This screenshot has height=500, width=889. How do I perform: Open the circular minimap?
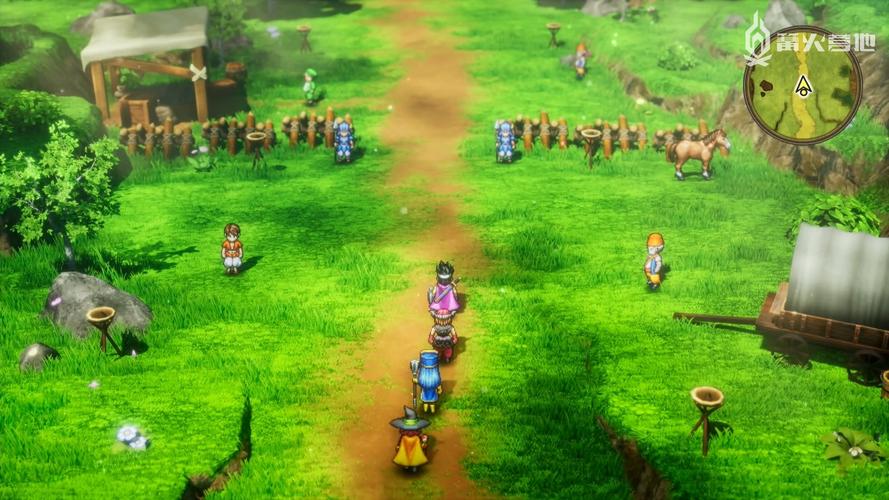click(x=802, y=85)
